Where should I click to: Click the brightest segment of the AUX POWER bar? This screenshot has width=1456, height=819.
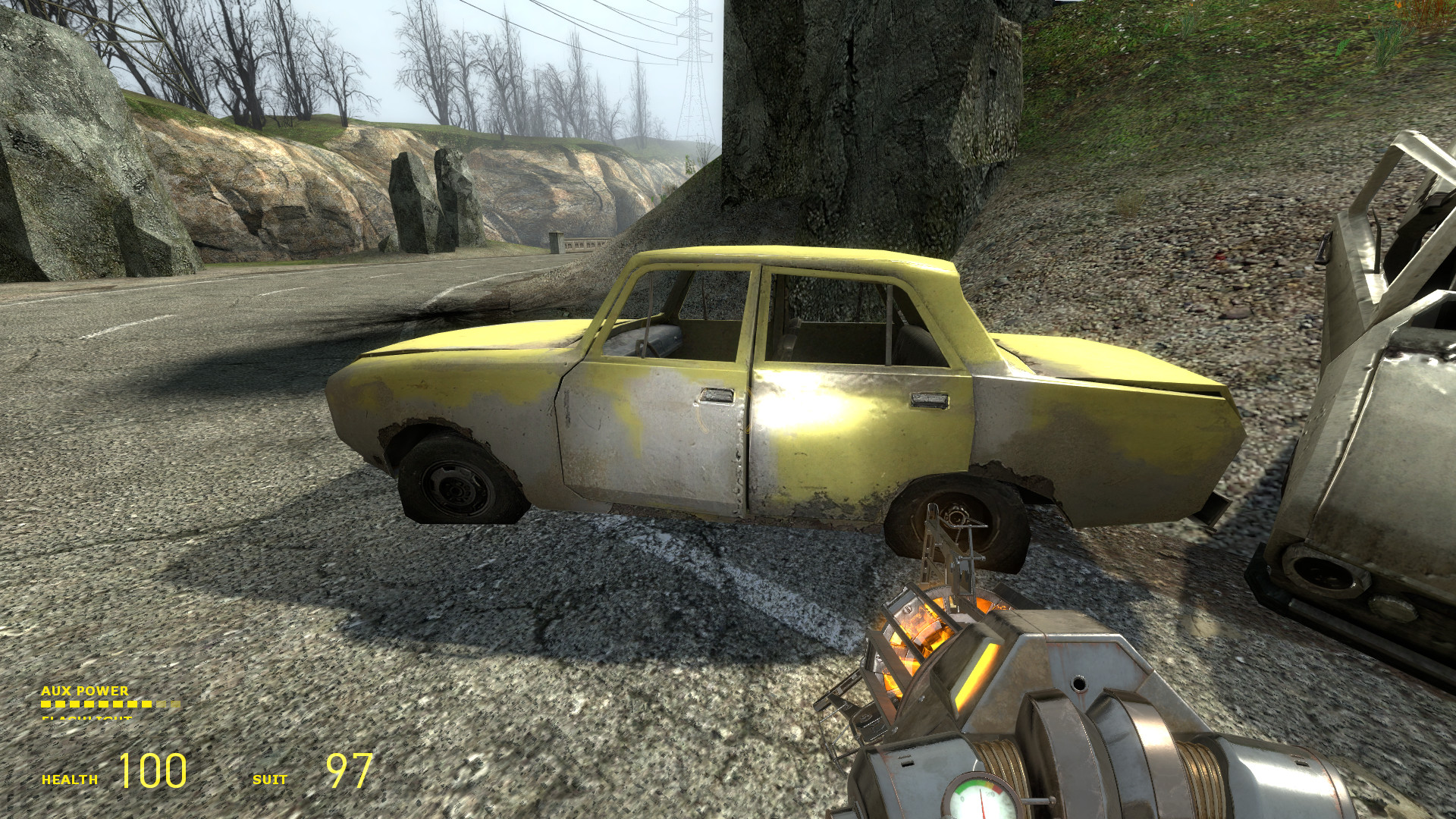click(47, 704)
